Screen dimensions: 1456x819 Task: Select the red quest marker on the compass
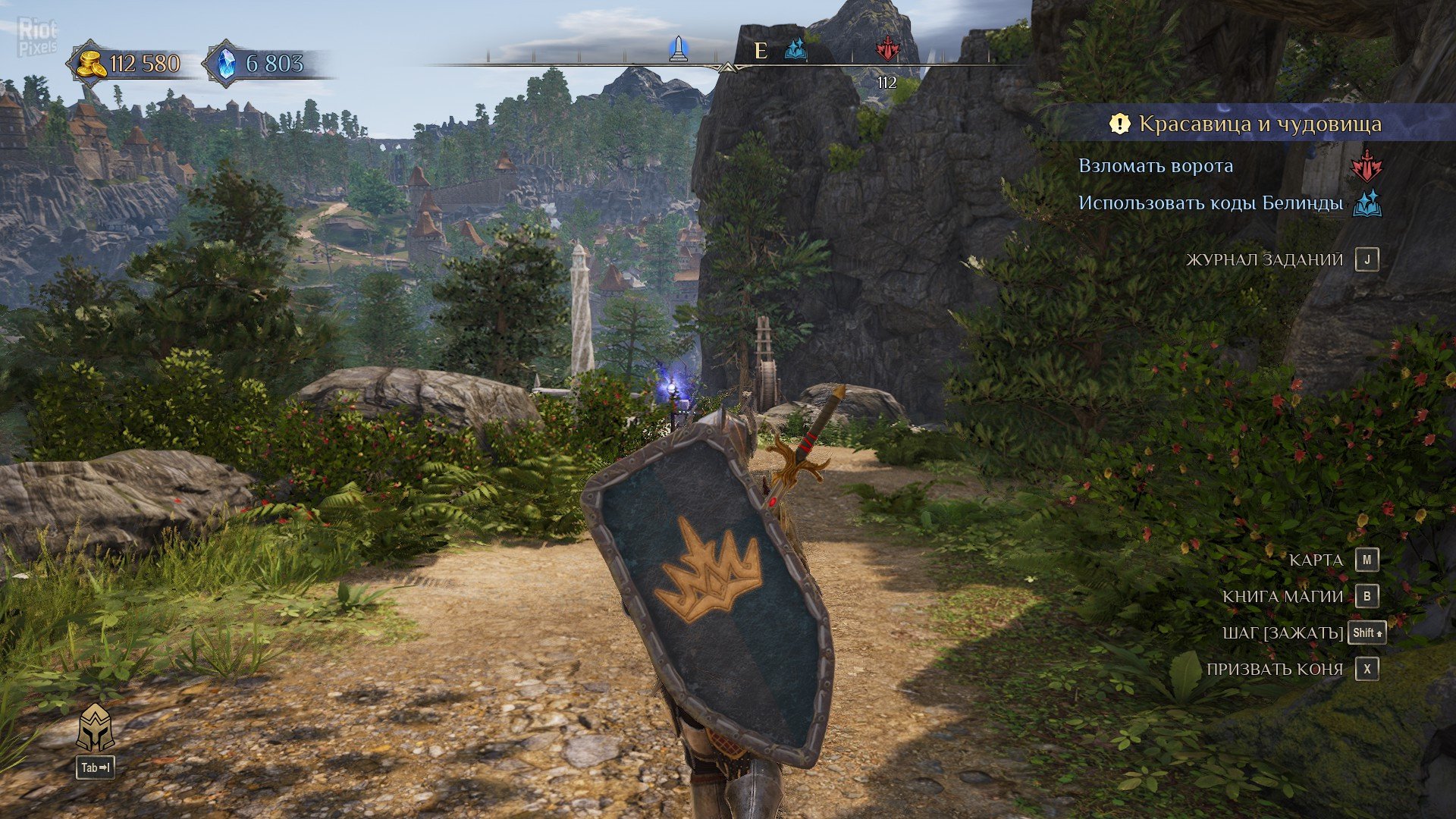pos(886,50)
